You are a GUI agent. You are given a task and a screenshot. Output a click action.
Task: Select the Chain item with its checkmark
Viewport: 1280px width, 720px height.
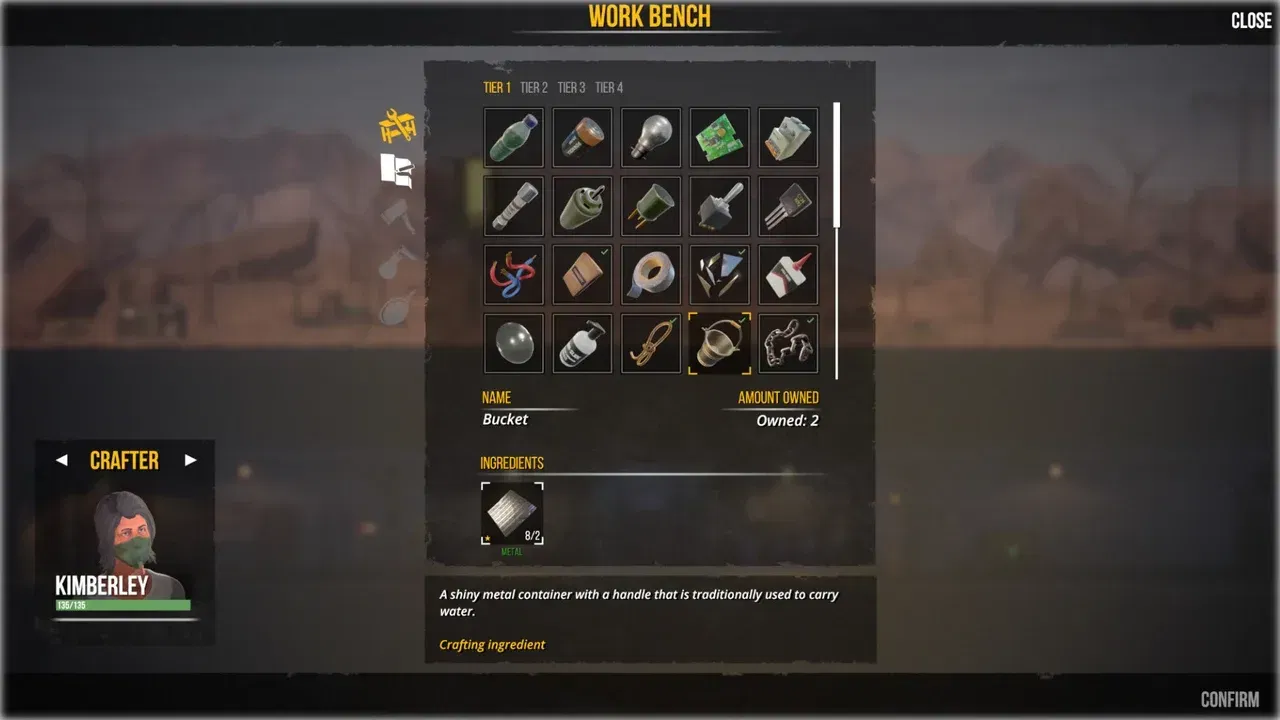[787, 341]
